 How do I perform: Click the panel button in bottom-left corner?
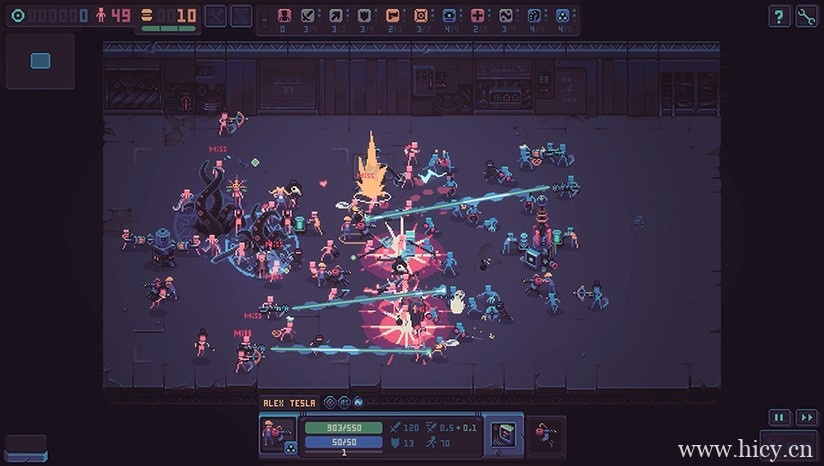click(x=26, y=446)
